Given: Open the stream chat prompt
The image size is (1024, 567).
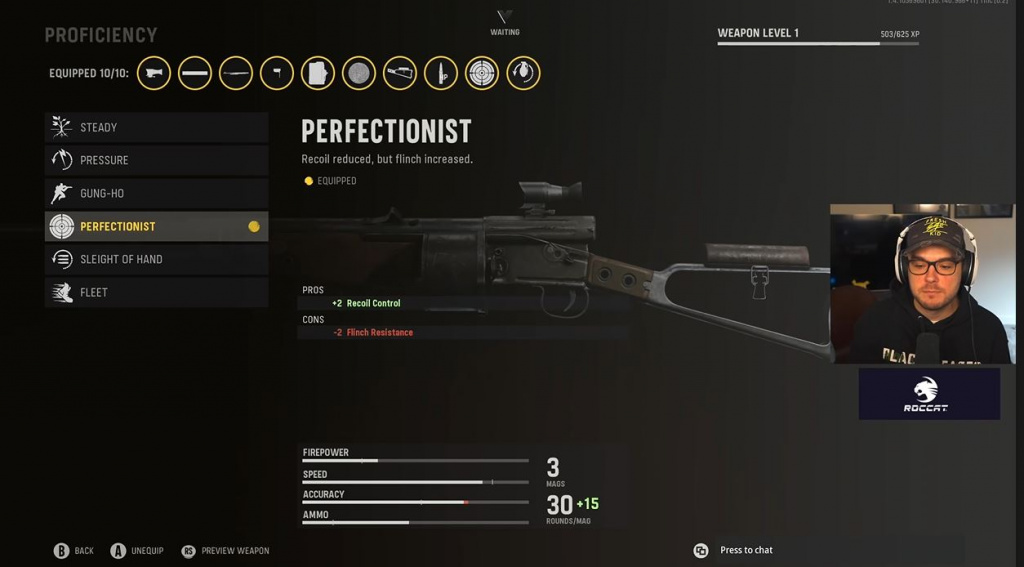Looking at the screenshot, I should tap(735, 550).
